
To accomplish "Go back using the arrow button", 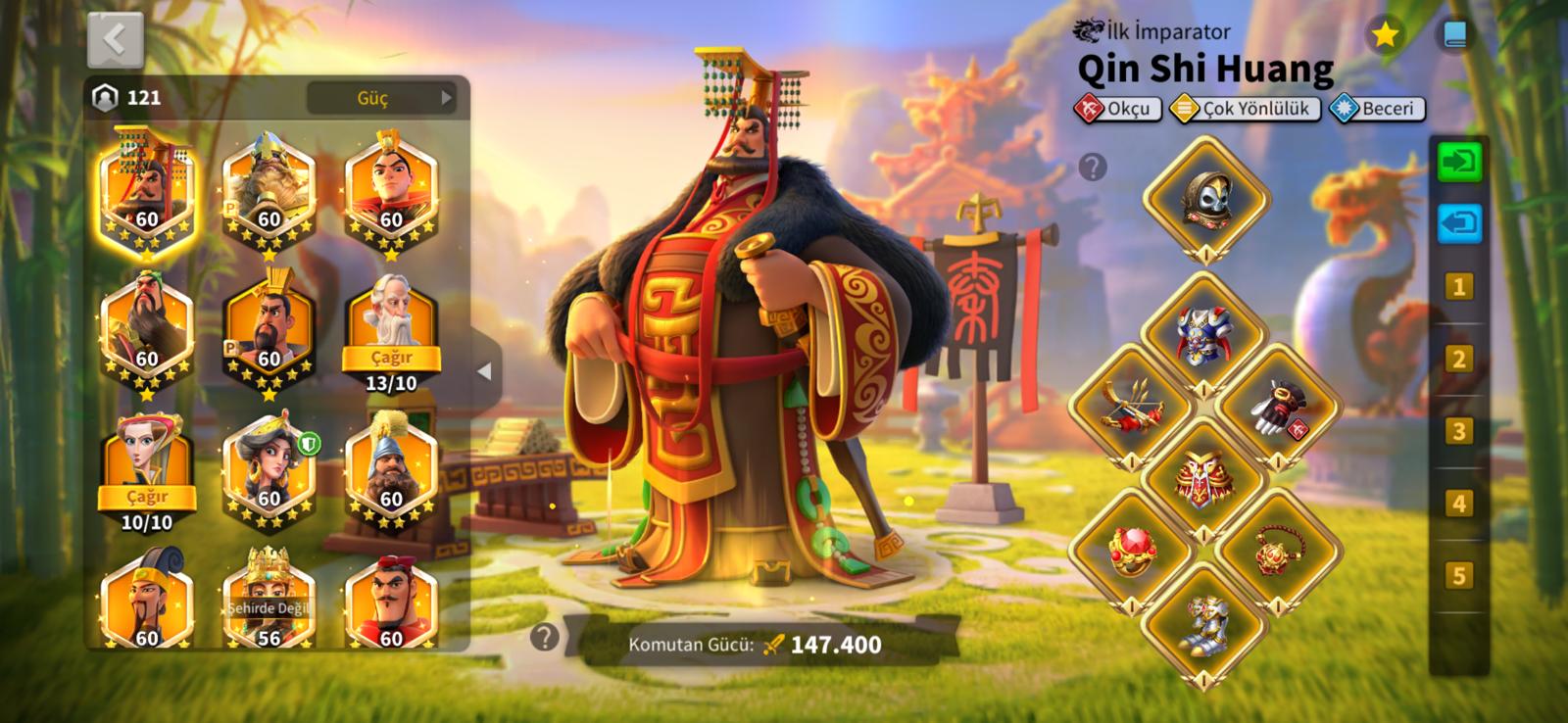I will (116, 39).
